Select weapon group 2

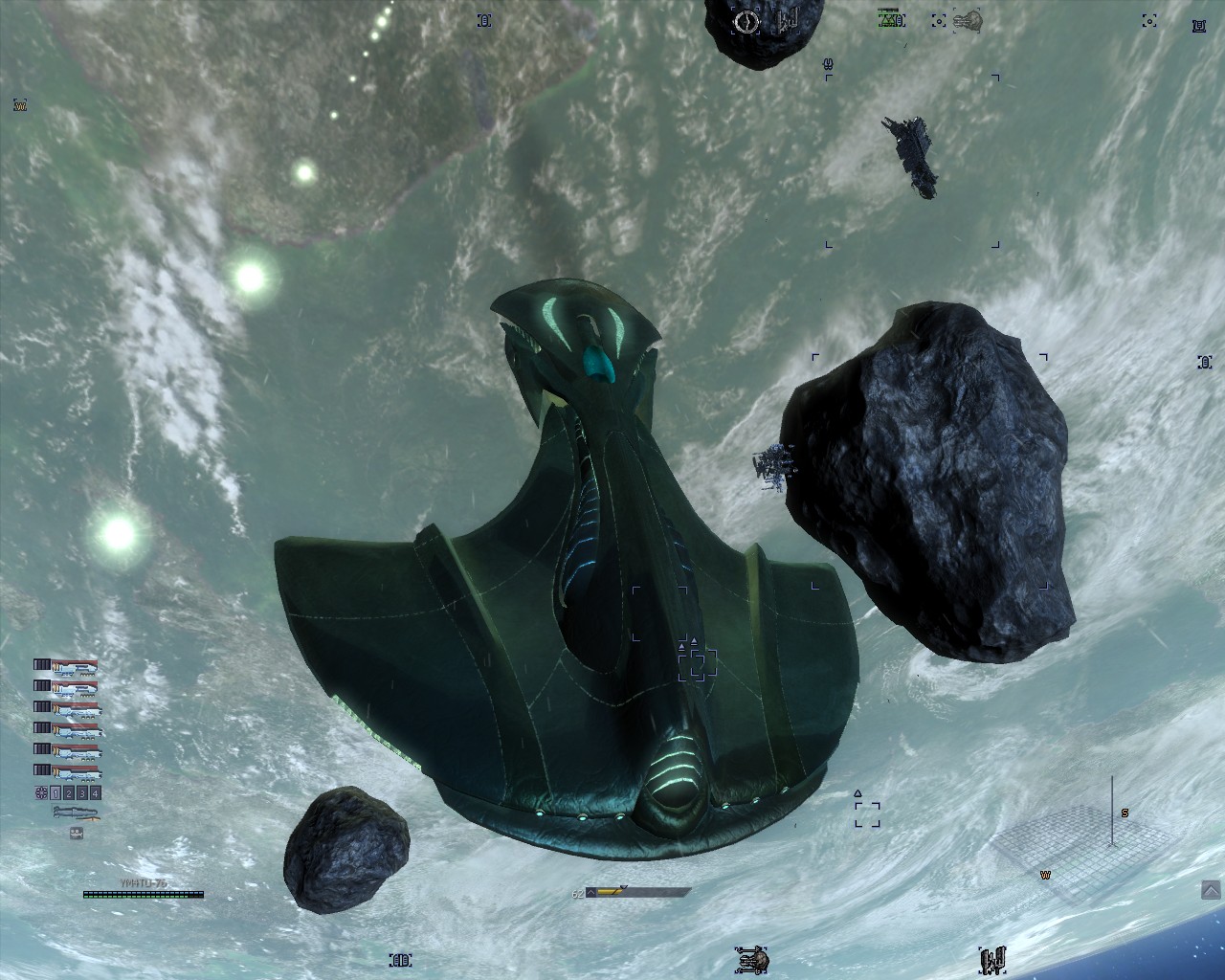(x=69, y=793)
